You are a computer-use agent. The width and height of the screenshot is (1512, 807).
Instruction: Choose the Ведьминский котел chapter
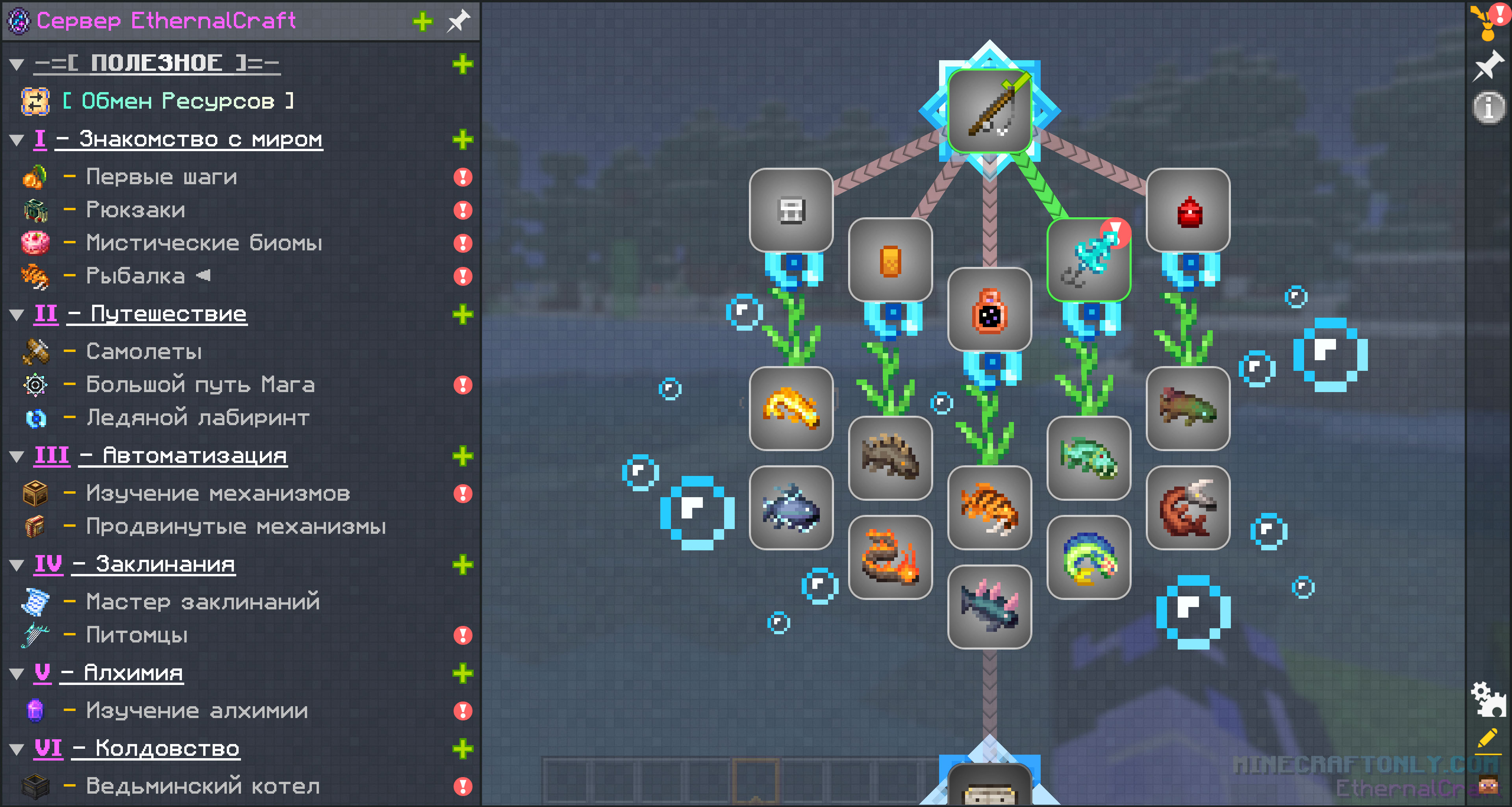(x=202, y=785)
